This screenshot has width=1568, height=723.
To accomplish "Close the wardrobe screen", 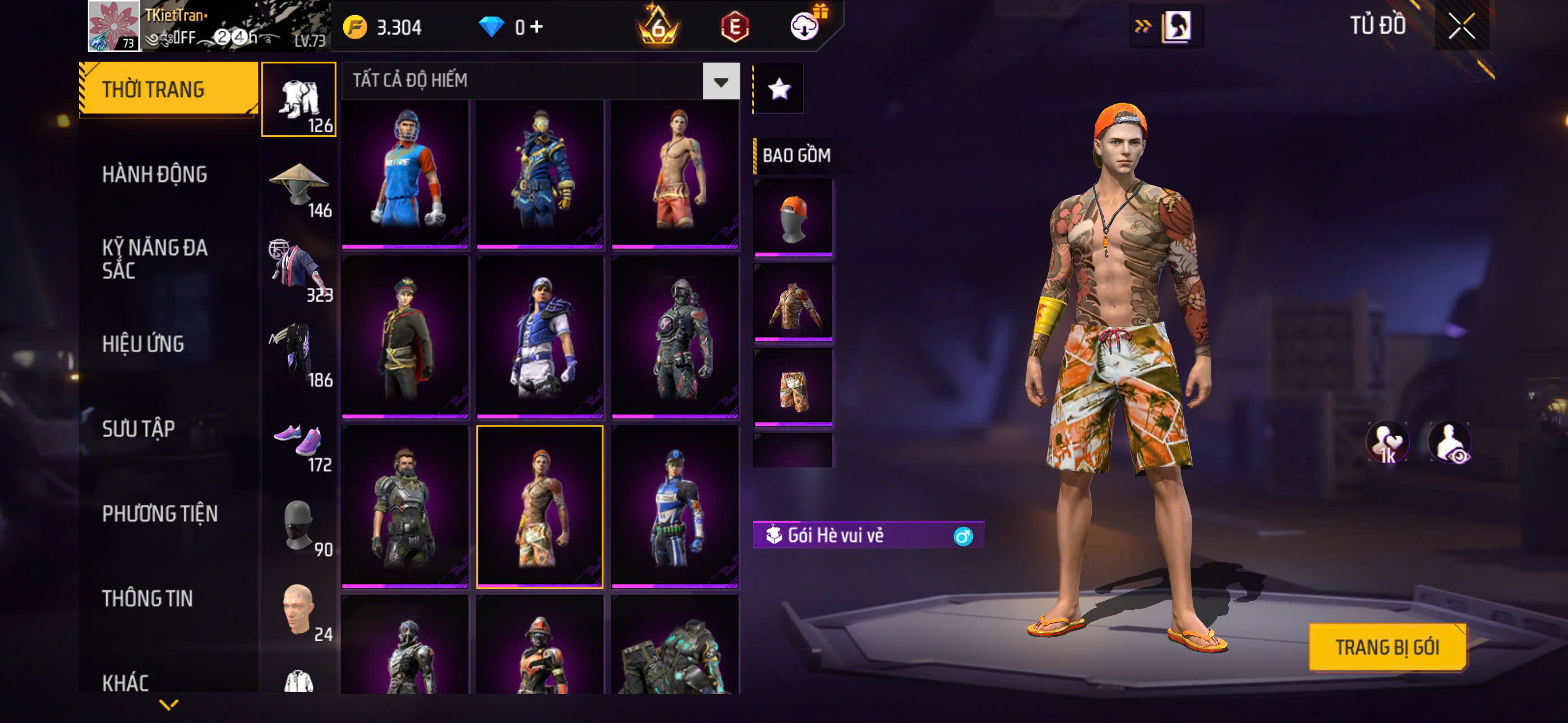I will pyautogui.click(x=1461, y=26).
